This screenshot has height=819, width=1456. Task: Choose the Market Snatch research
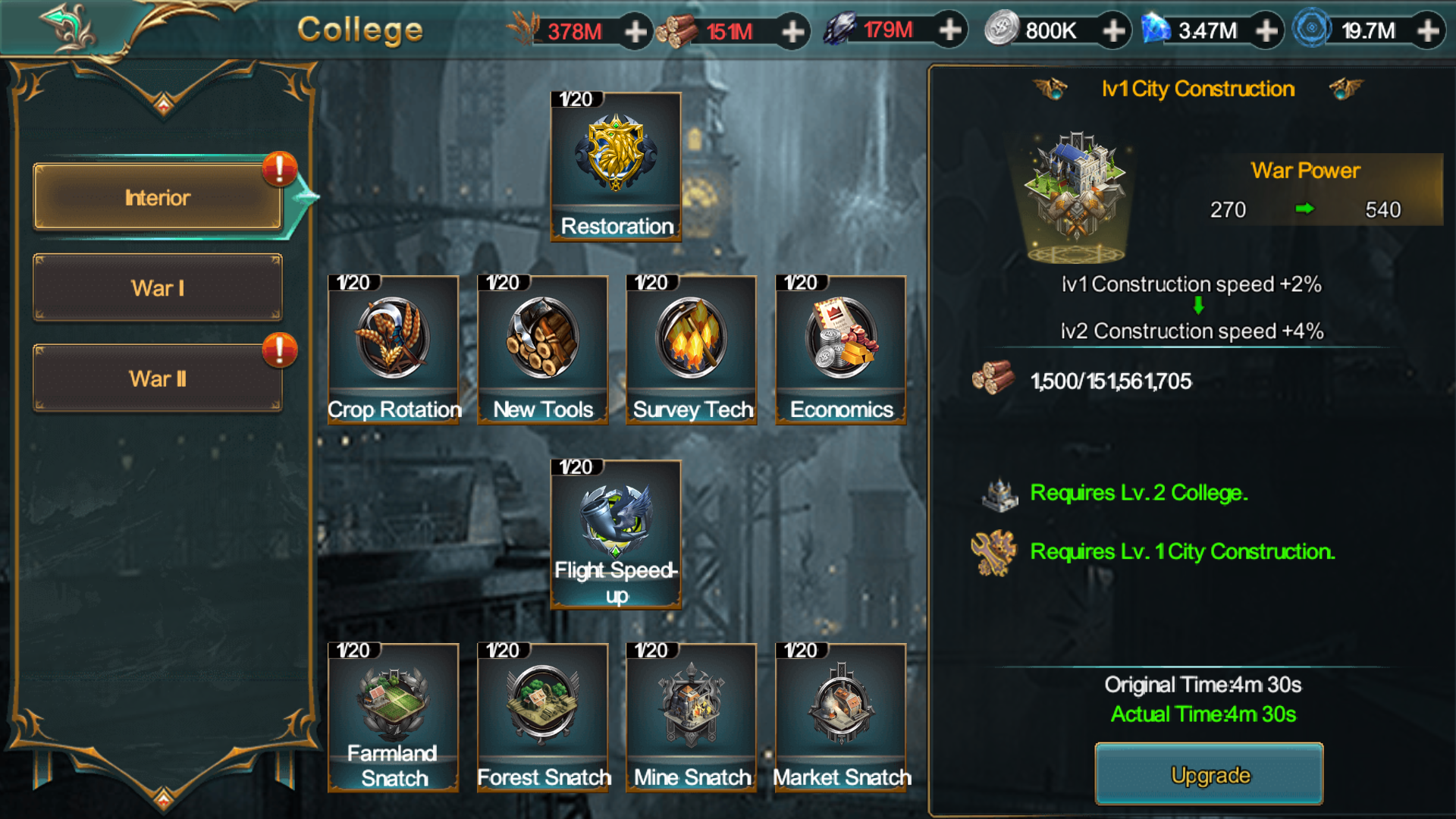tap(840, 717)
